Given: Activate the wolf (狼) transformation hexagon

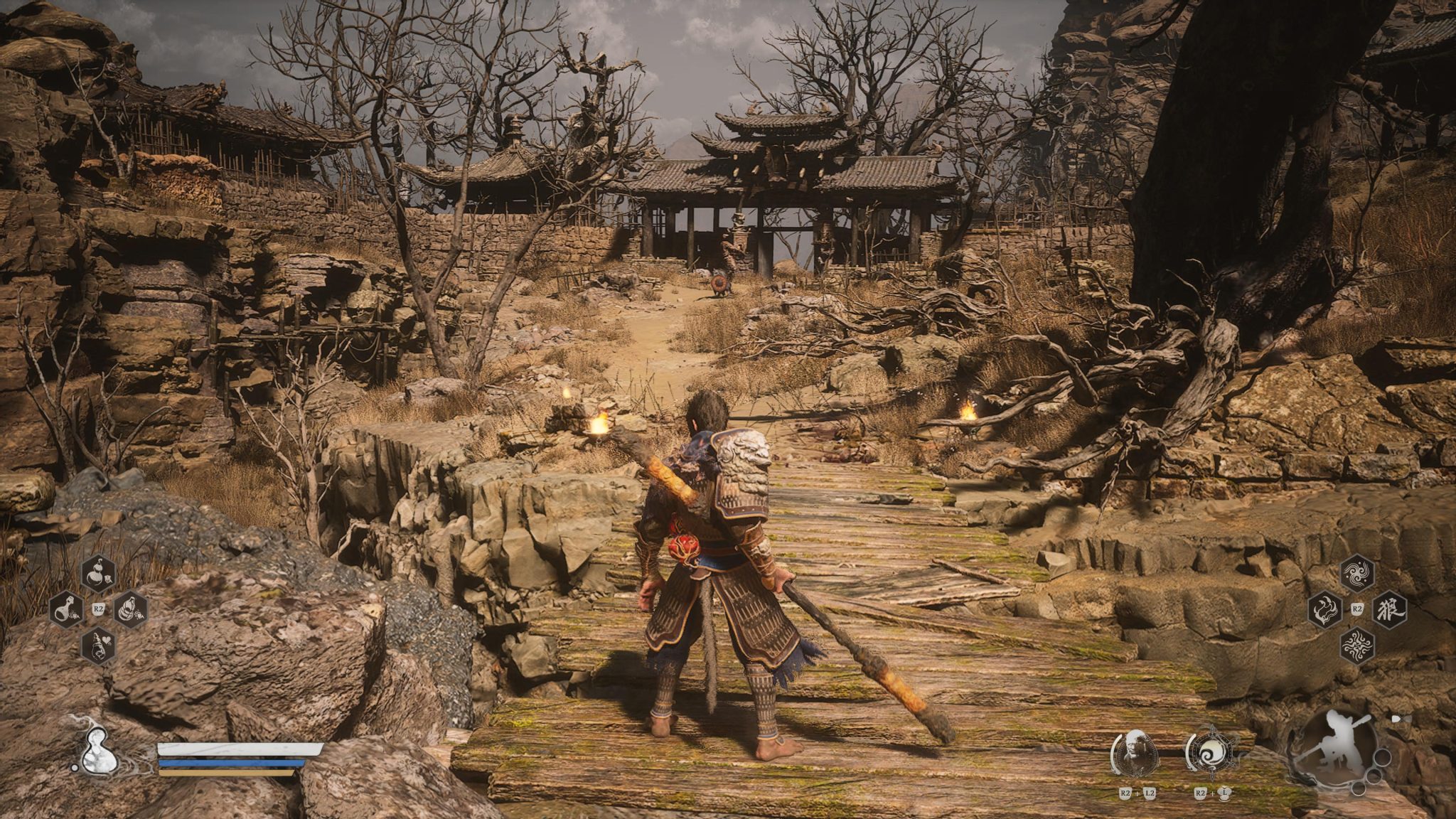Looking at the screenshot, I should point(1388,609).
